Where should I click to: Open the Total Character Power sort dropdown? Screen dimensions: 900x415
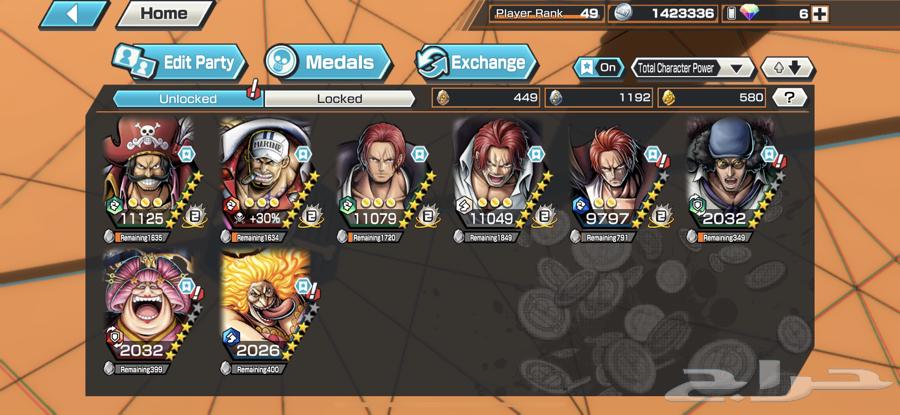[692, 68]
